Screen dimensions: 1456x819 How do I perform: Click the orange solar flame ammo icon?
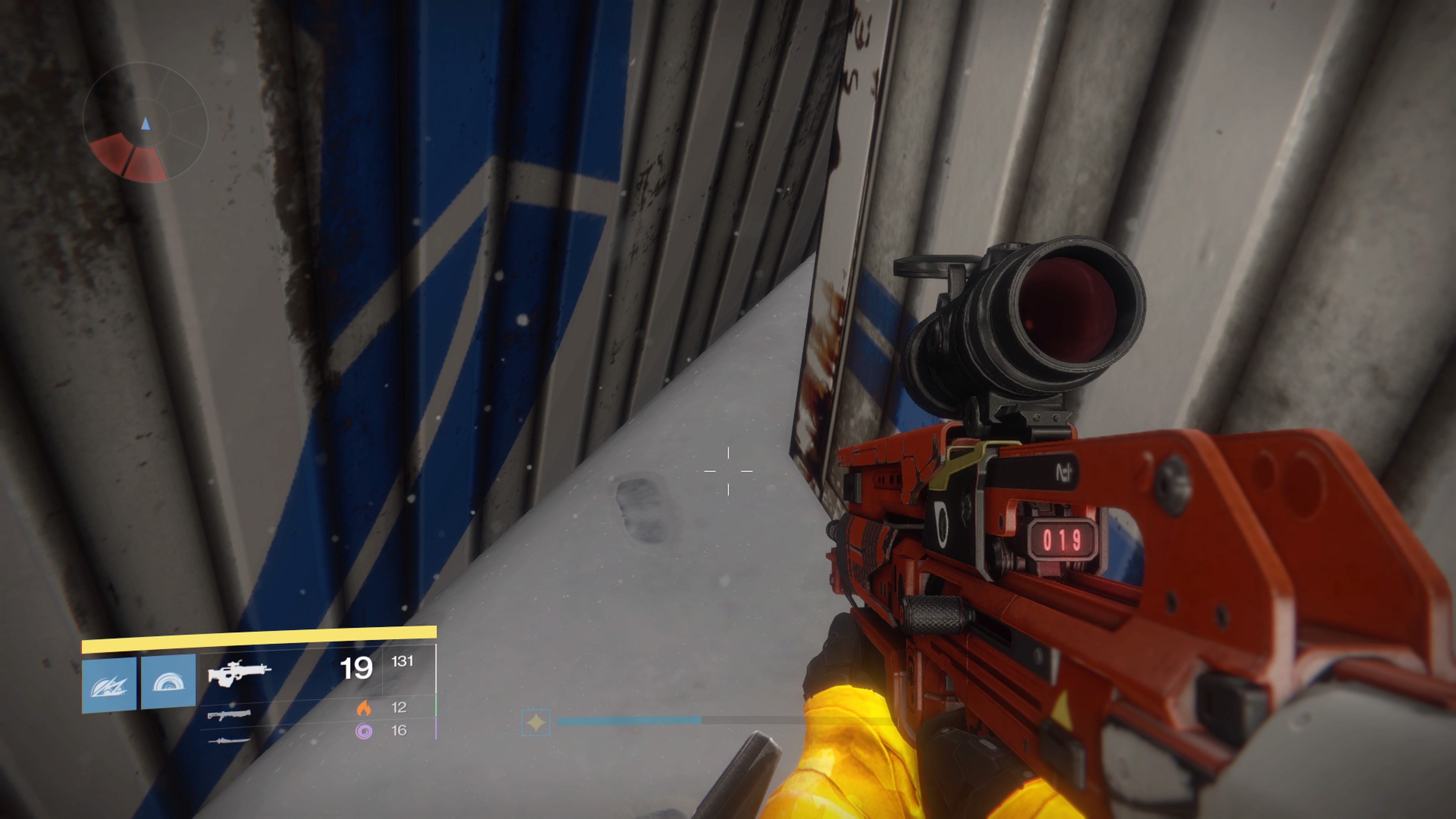click(364, 708)
